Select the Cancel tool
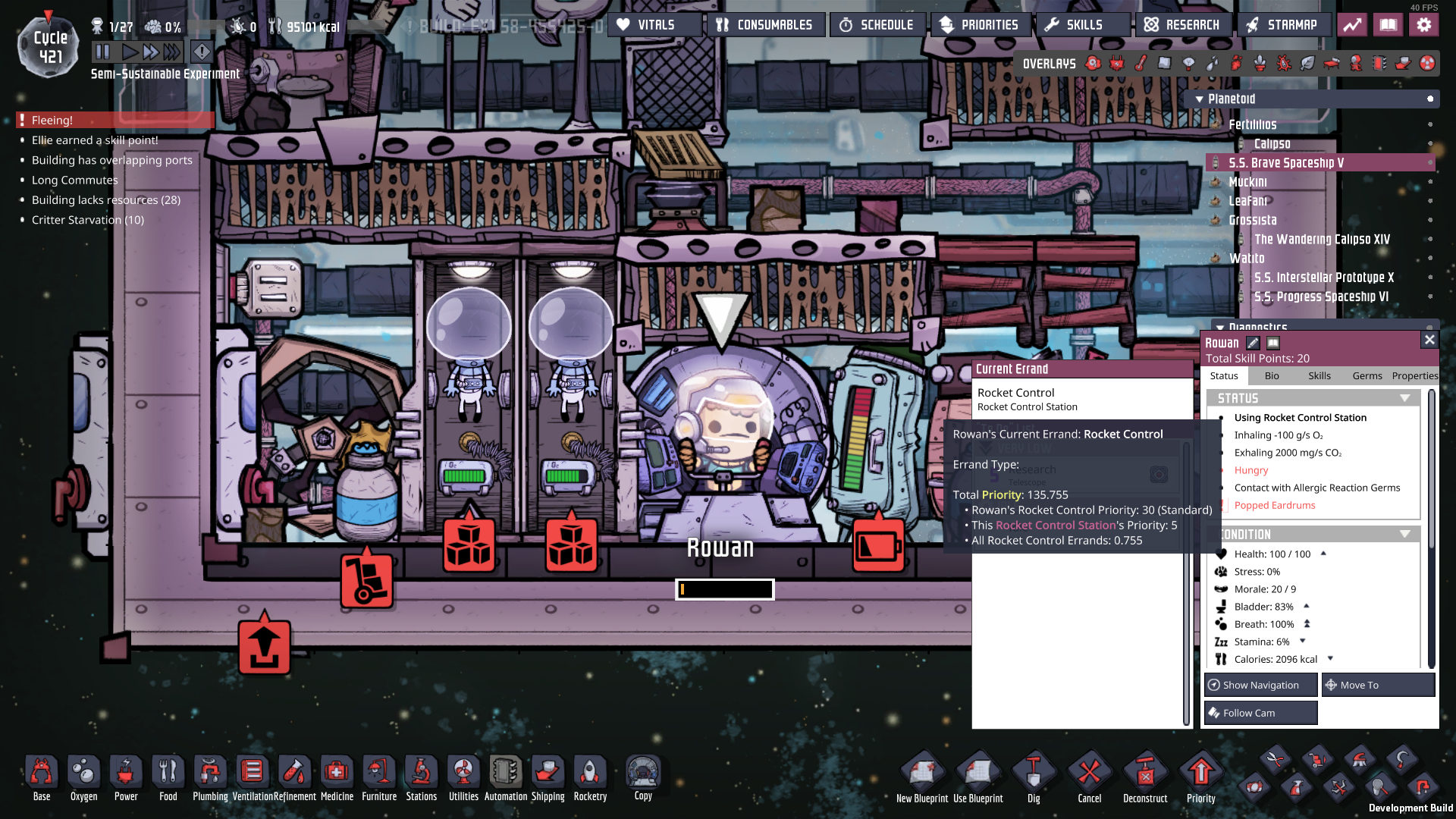Viewport: 1456px width, 819px height. [x=1089, y=773]
